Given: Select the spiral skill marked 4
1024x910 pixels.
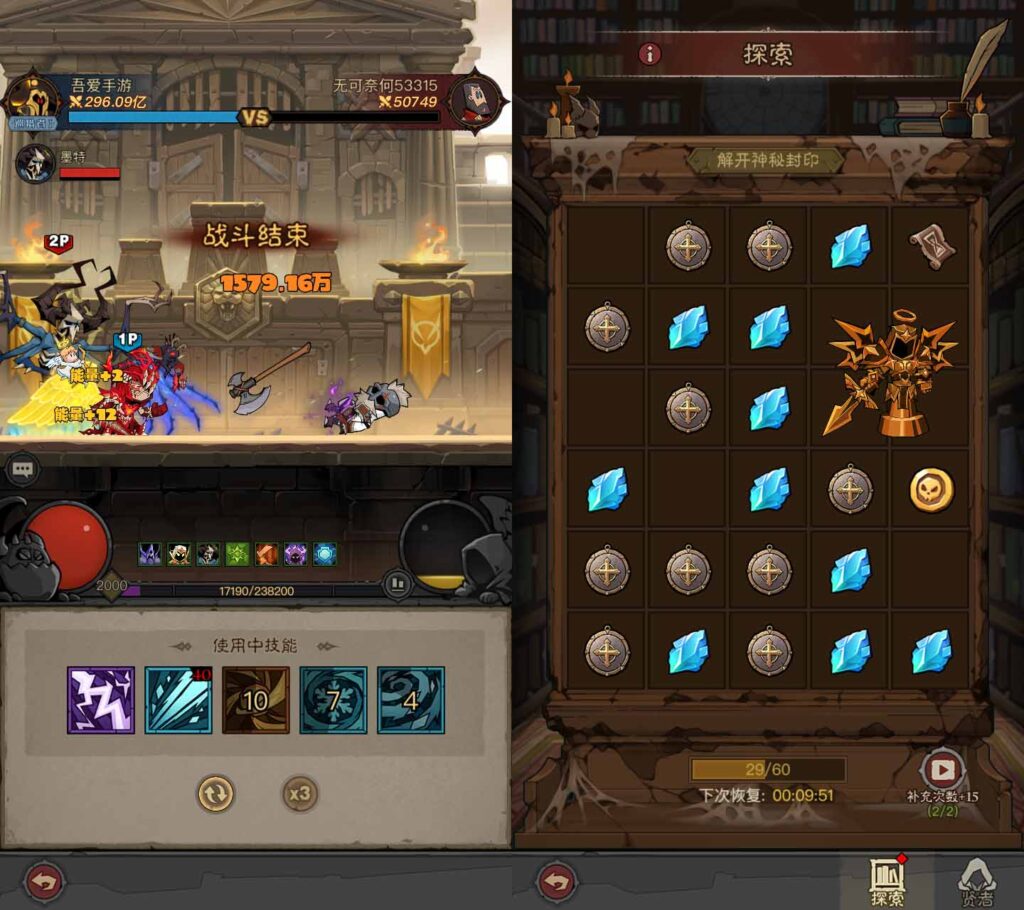Looking at the screenshot, I should tap(411, 700).
